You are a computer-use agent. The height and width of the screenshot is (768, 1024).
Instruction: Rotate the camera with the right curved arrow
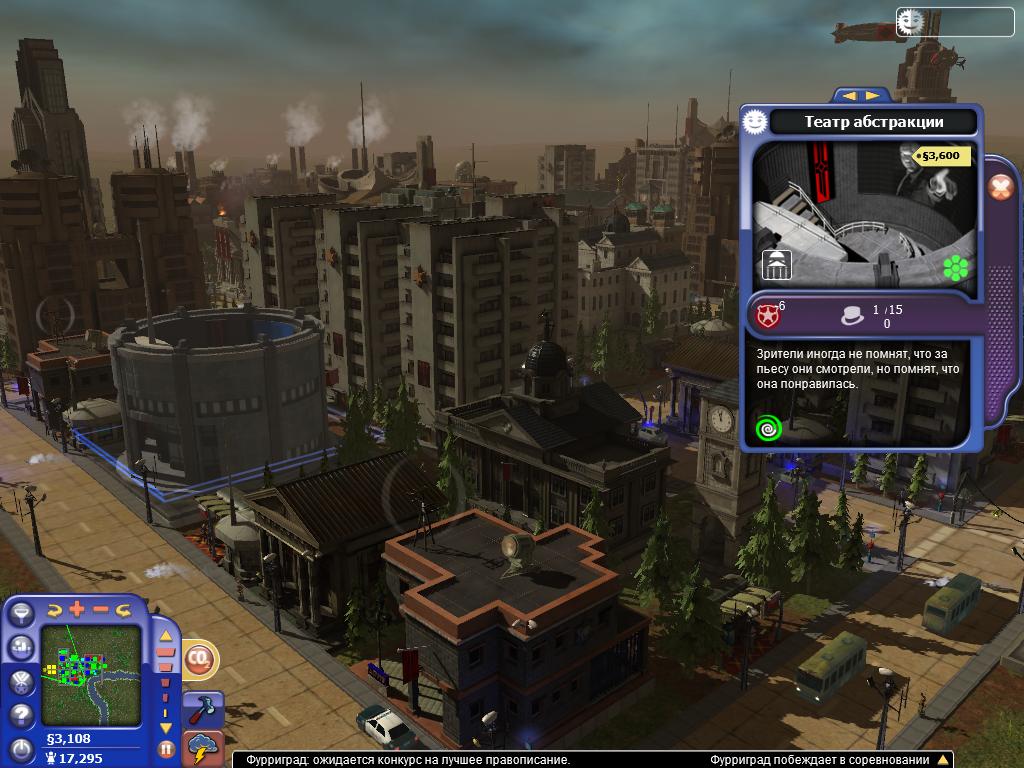(124, 609)
